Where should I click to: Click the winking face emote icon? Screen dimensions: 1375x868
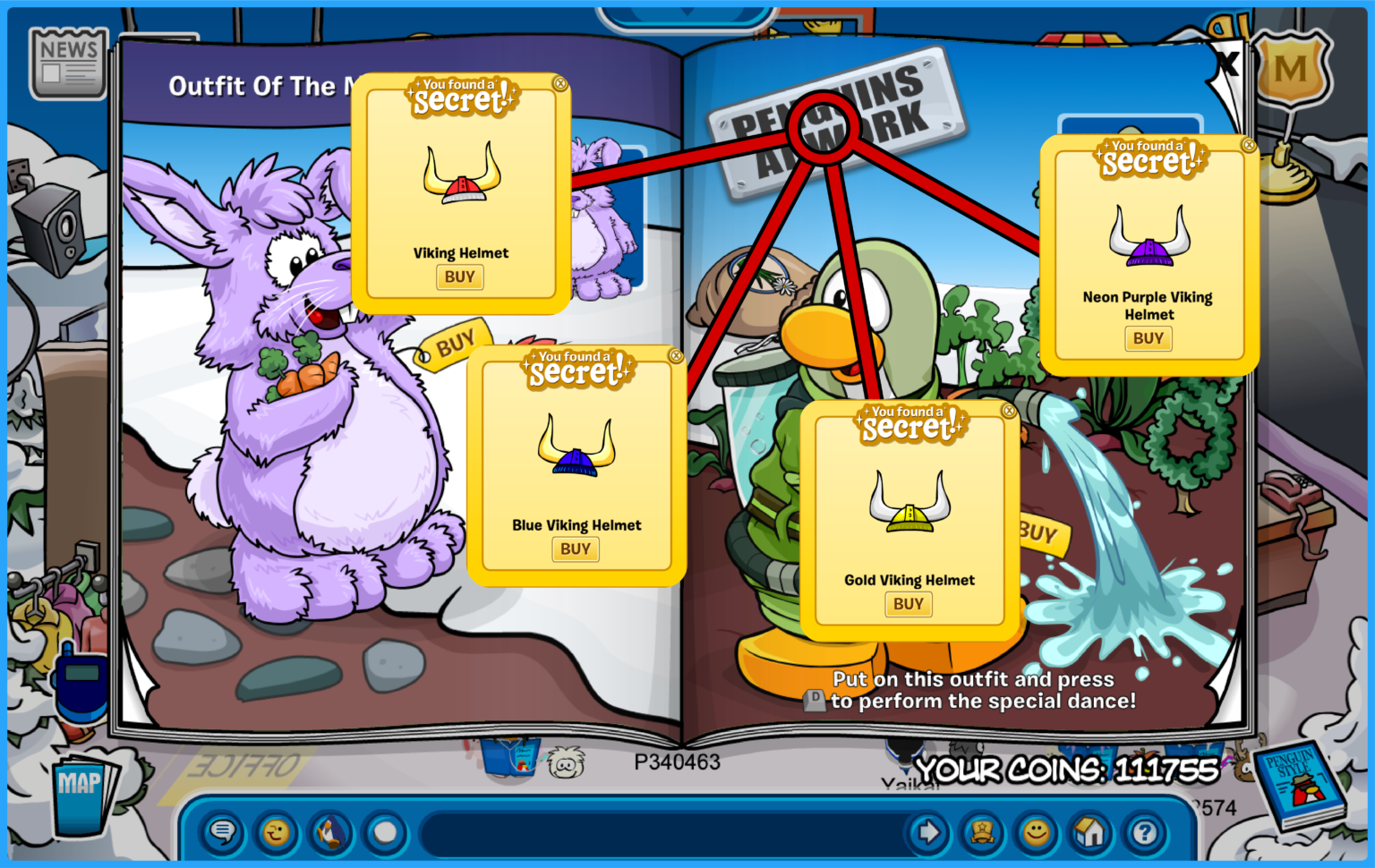[276, 833]
